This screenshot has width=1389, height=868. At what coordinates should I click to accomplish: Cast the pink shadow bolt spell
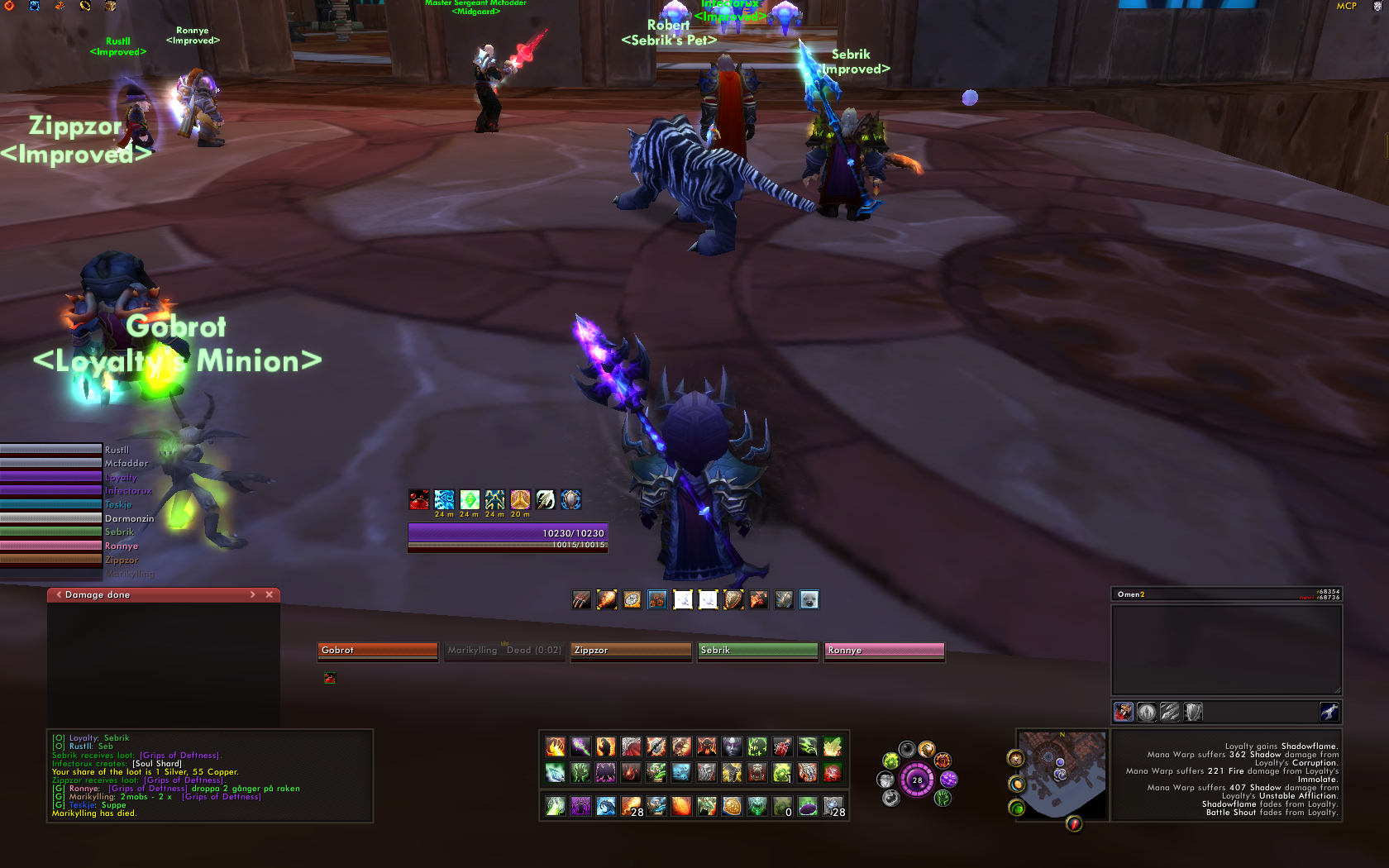pyautogui.click(x=580, y=747)
